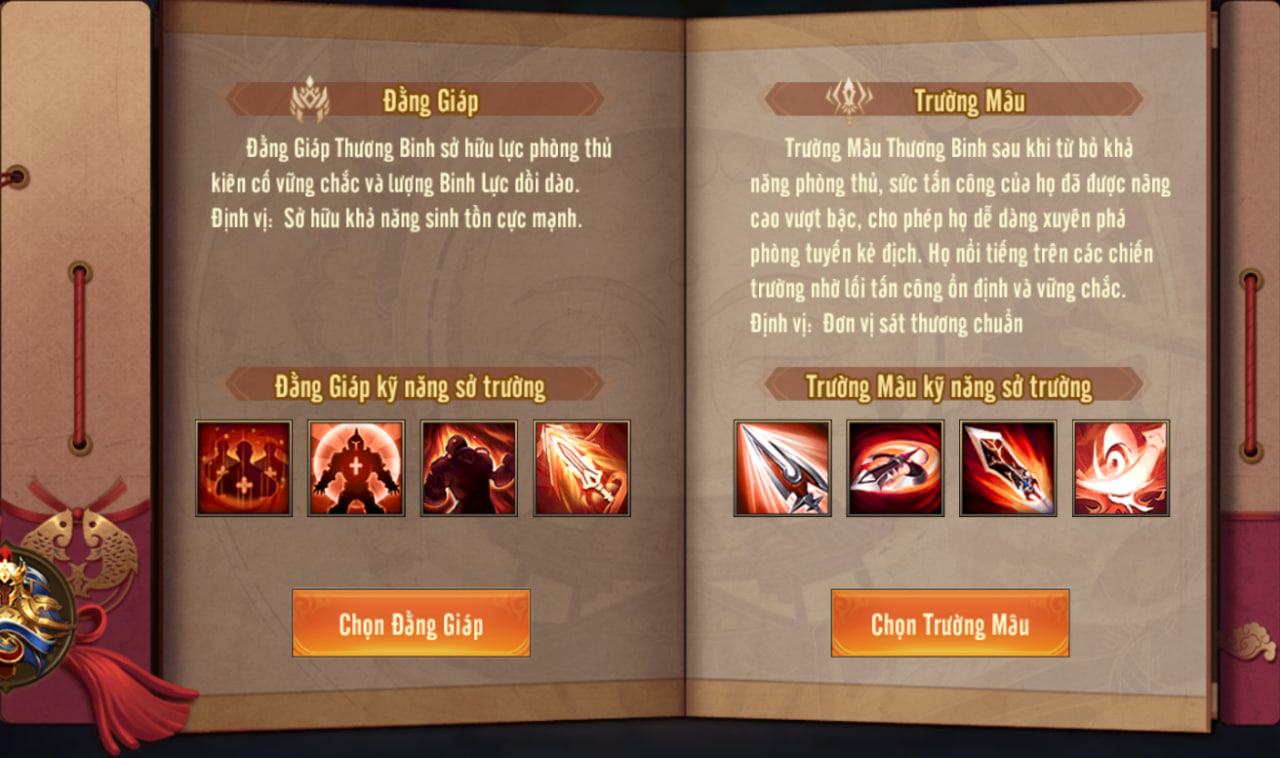The image size is (1280, 758).
Task: Inspect the Đằng Giáp glowing spear skill icon
Action: [x=582, y=468]
